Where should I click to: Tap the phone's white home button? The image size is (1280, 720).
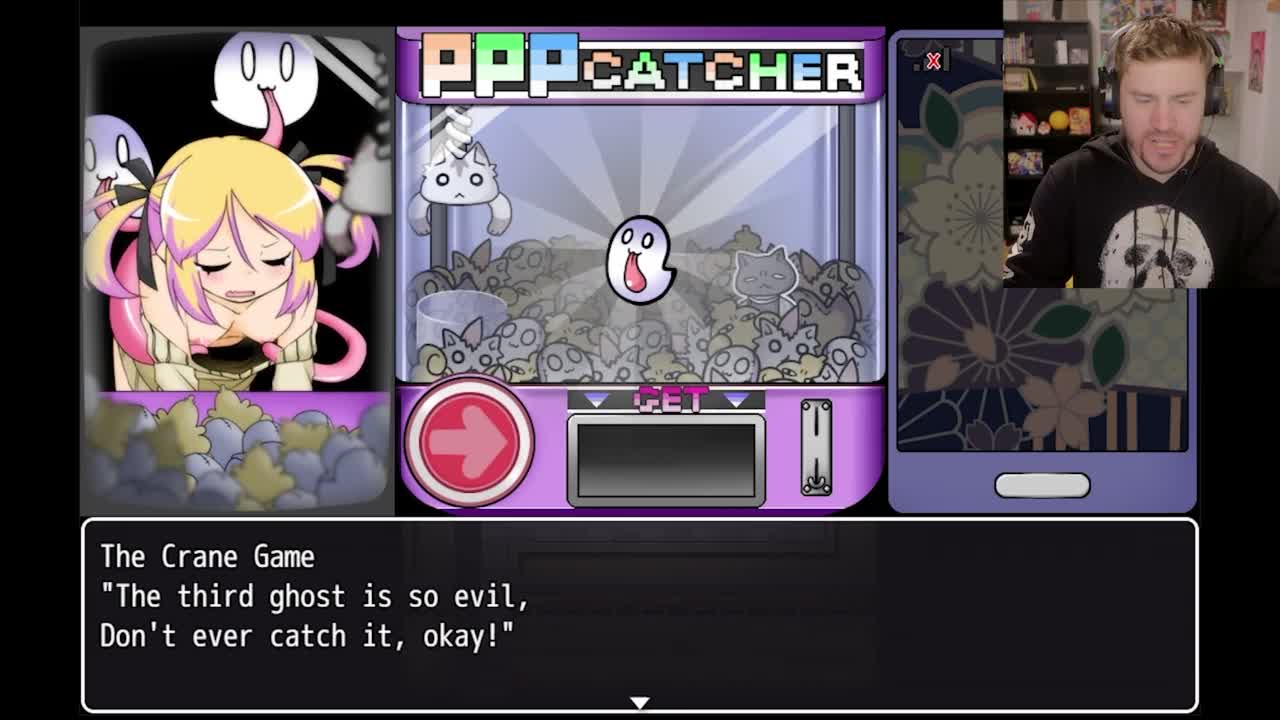coord(1042,485)
